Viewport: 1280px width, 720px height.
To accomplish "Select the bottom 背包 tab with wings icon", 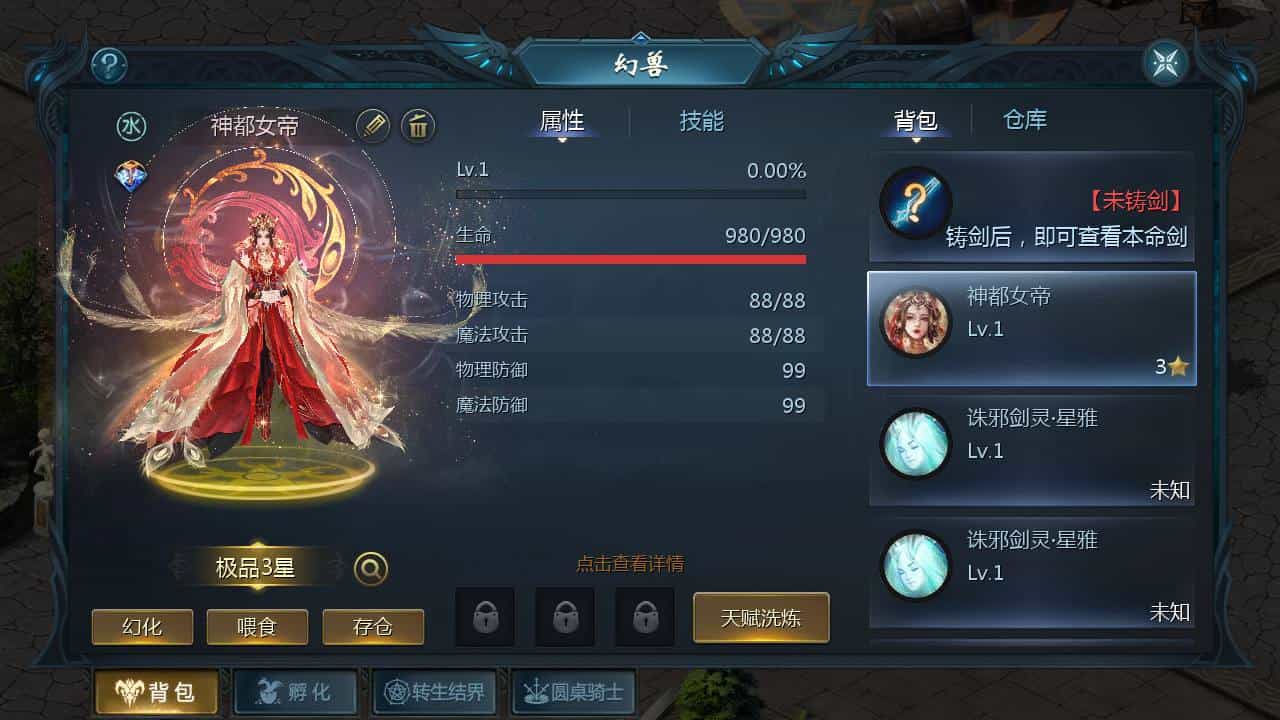I will tap(155, 692).
